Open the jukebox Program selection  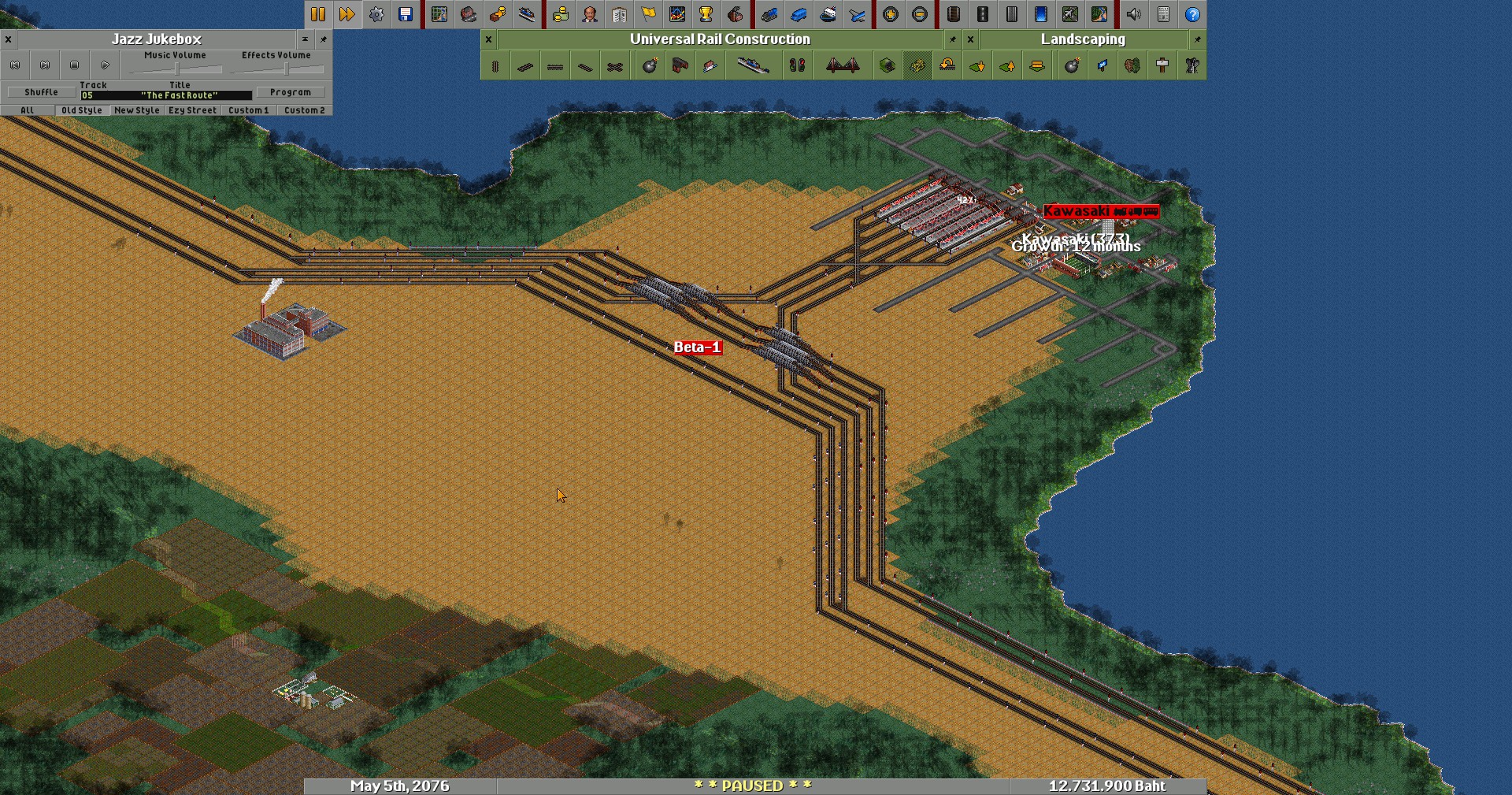[290, 92]
